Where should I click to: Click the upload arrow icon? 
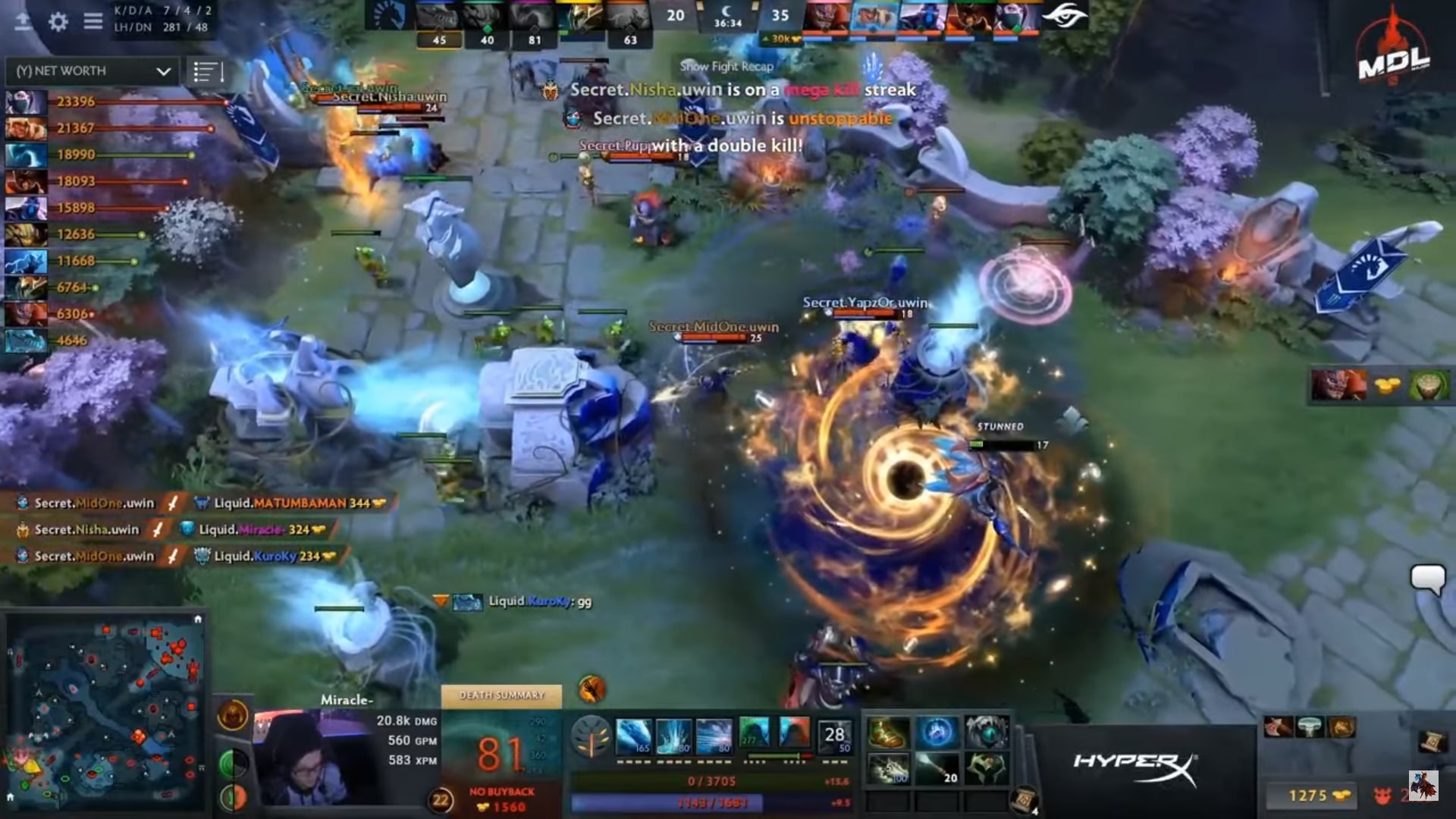(x=23, y=21)
